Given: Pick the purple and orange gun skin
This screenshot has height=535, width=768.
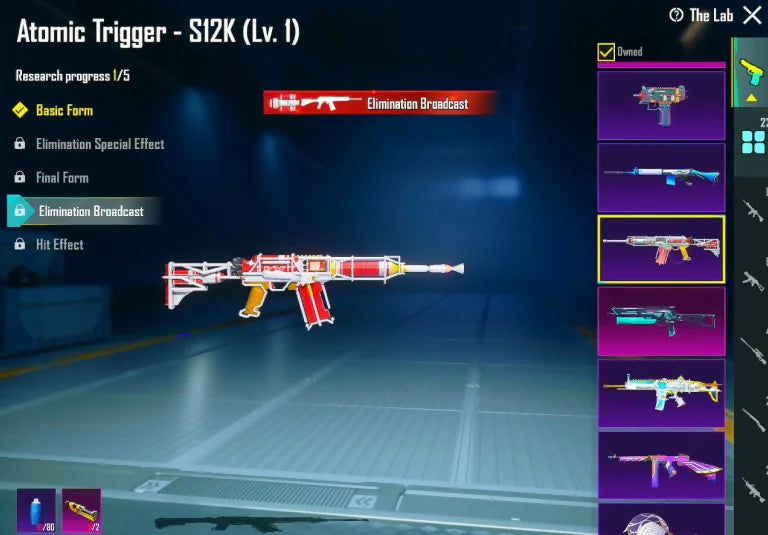Looking at the screenshot, I should 661,465.
